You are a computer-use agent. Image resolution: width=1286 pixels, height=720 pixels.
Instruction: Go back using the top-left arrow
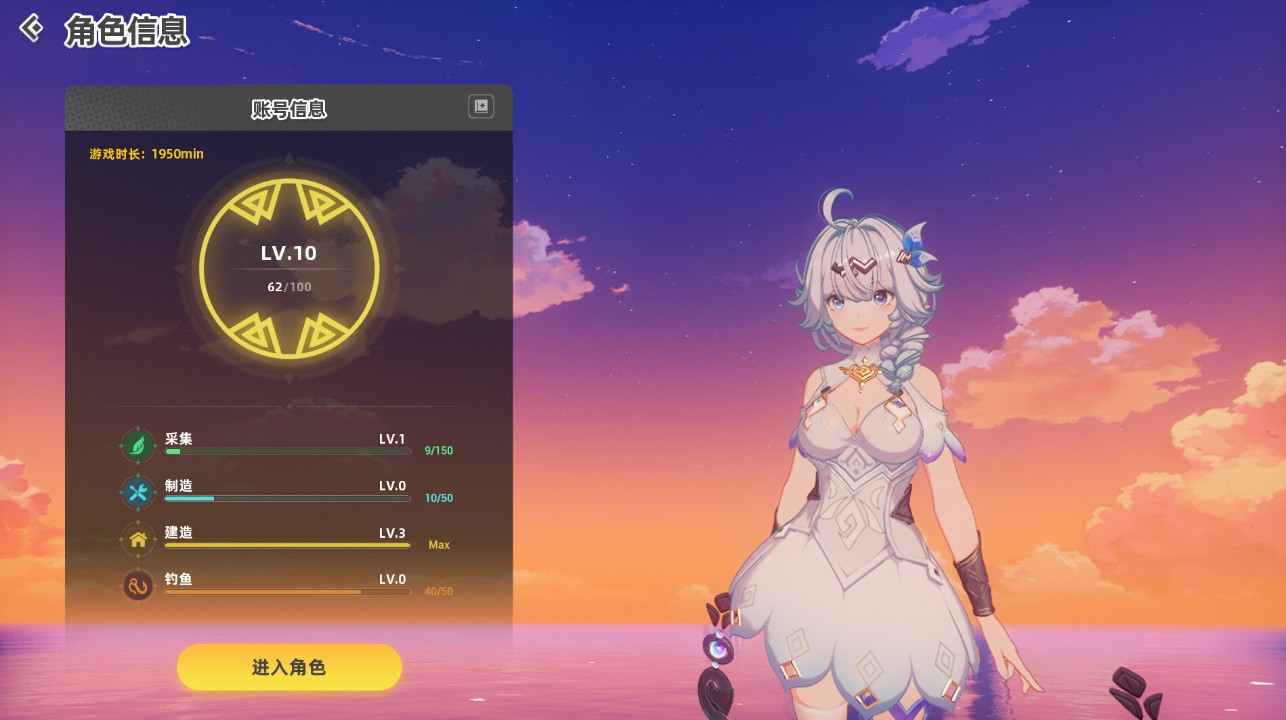[32, 28]
